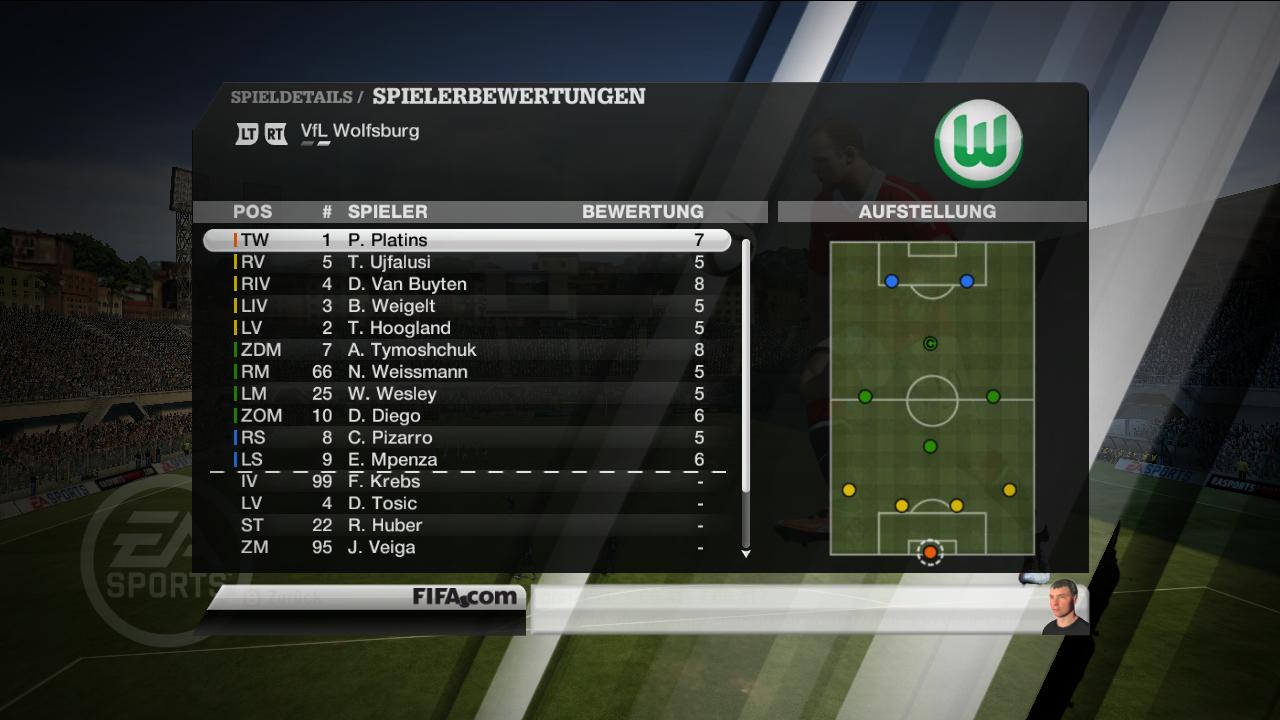Choose J. Veiga in the substitutes
This screenshot has width=1280, height=720.
[x=466, y=547]
